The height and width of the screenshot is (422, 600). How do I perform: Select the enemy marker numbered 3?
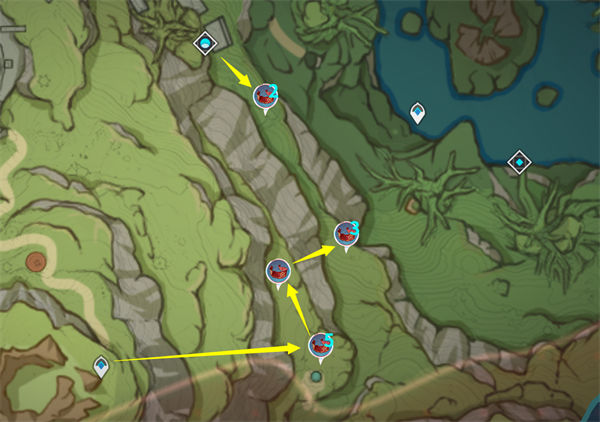[x=346, y=234]
